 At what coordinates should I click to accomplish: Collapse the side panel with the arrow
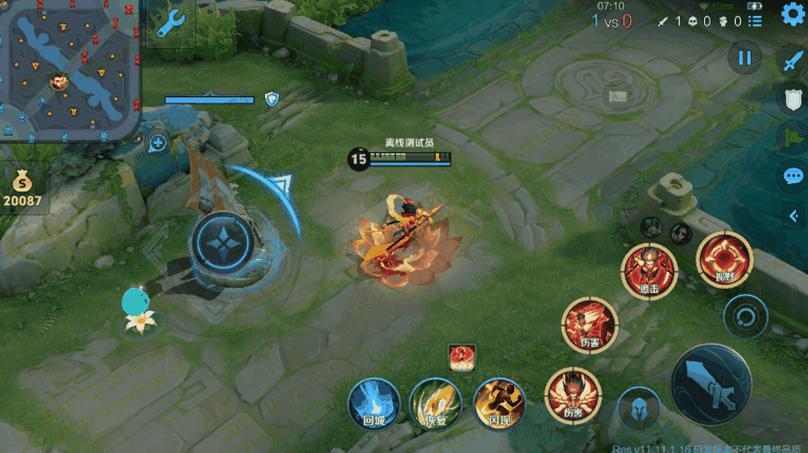(792, 215)
